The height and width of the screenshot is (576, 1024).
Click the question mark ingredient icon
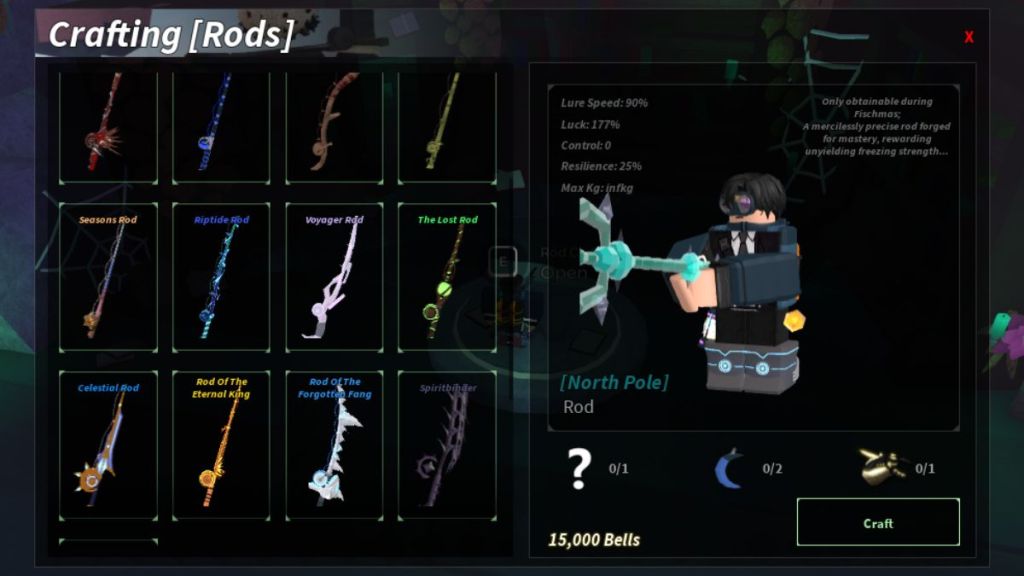point(579,468)
